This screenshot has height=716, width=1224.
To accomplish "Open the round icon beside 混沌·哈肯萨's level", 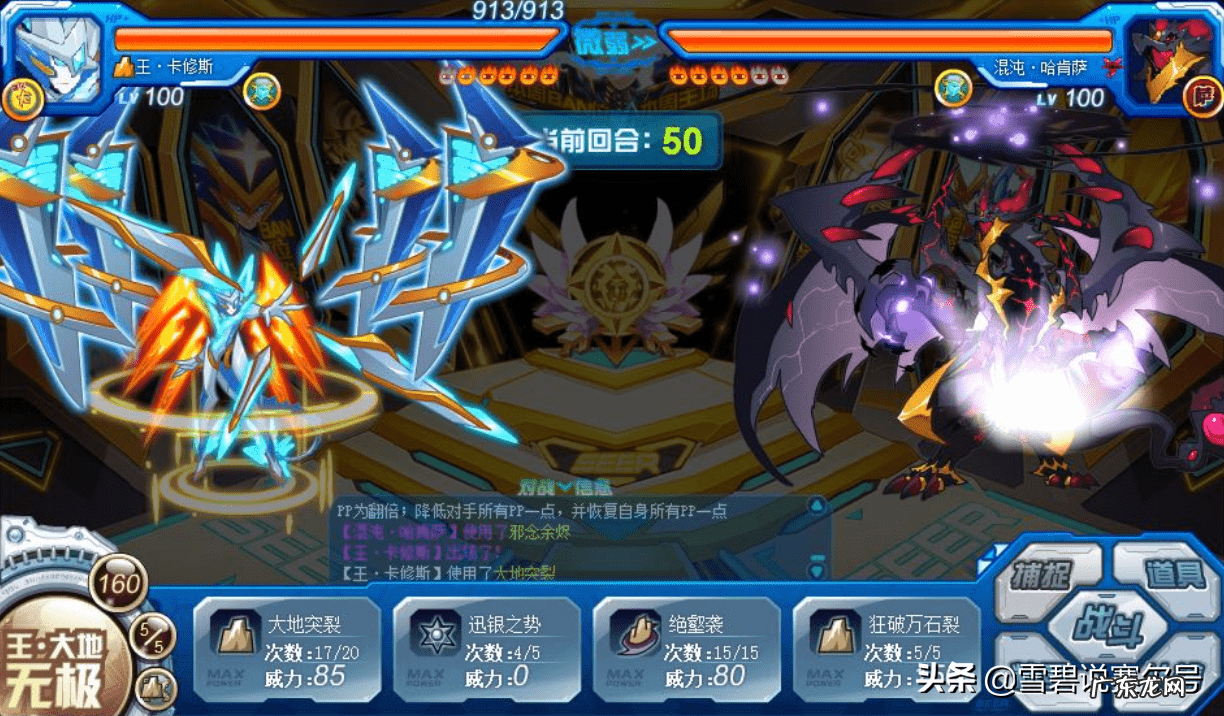I will pos(953,89).
